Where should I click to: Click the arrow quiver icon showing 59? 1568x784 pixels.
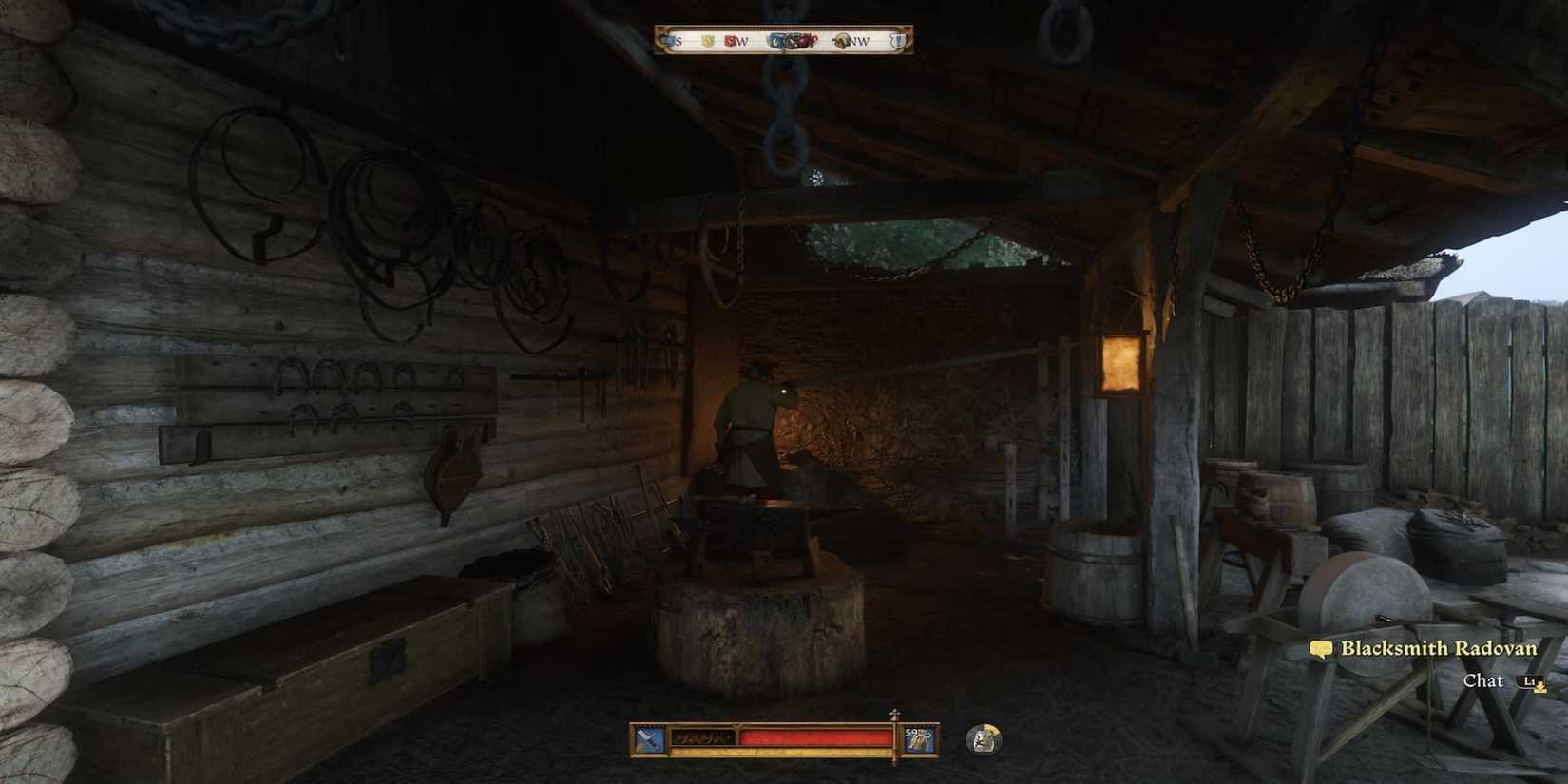[918, 739]
